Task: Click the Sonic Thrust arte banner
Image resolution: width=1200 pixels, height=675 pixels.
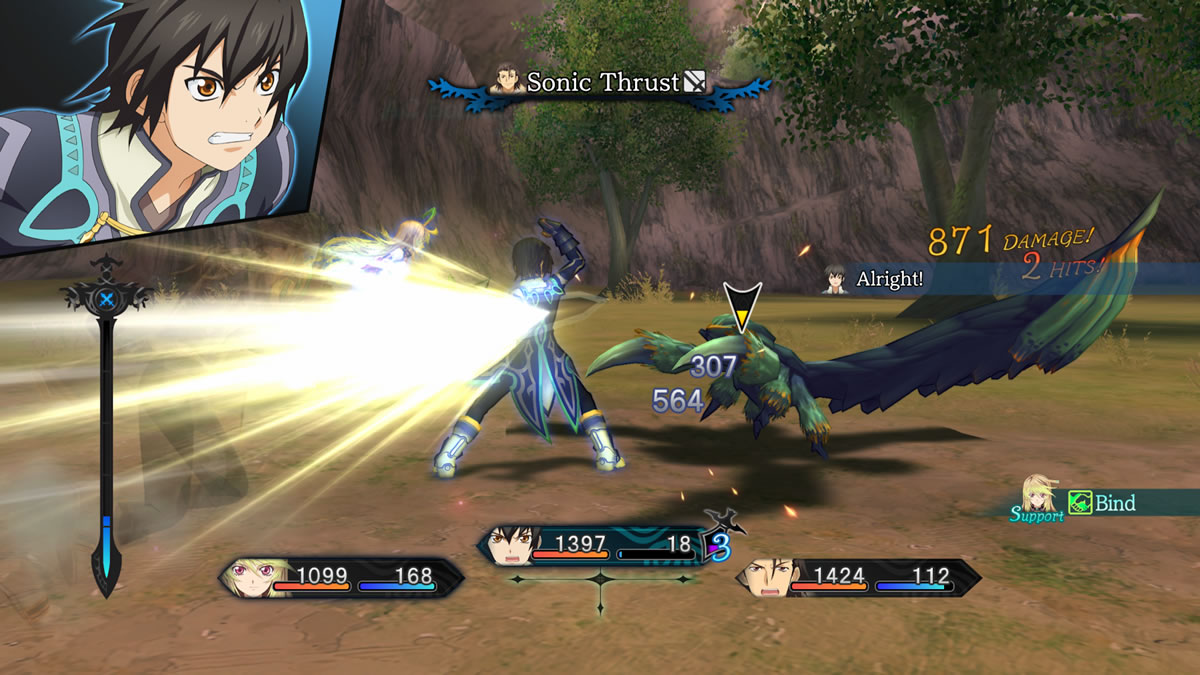Action: pyautogui.click(x=601, y=83)
